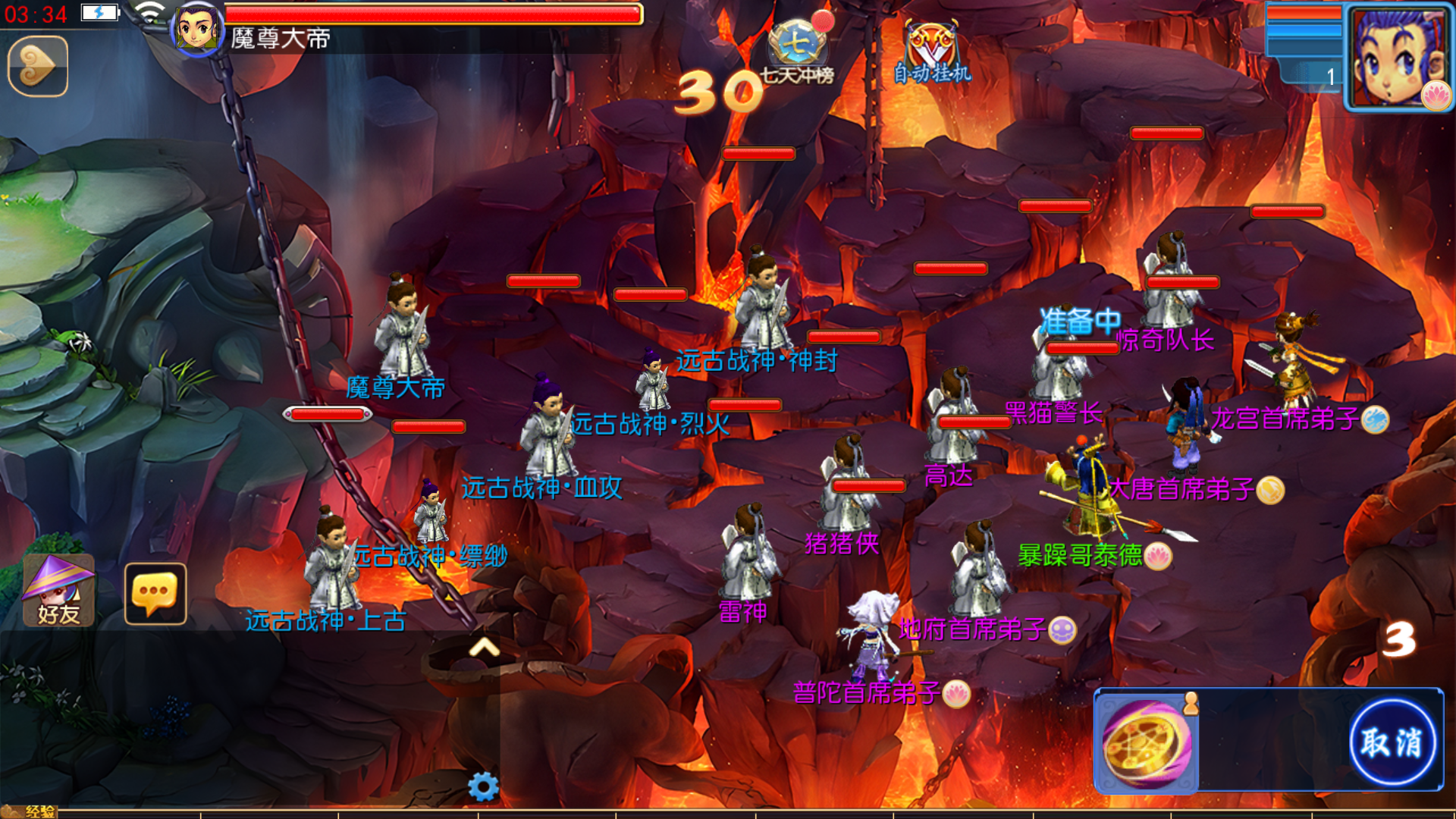Cancel the action with 取消 button
Screen dimensions: 1456x819
coord(1392,741)
